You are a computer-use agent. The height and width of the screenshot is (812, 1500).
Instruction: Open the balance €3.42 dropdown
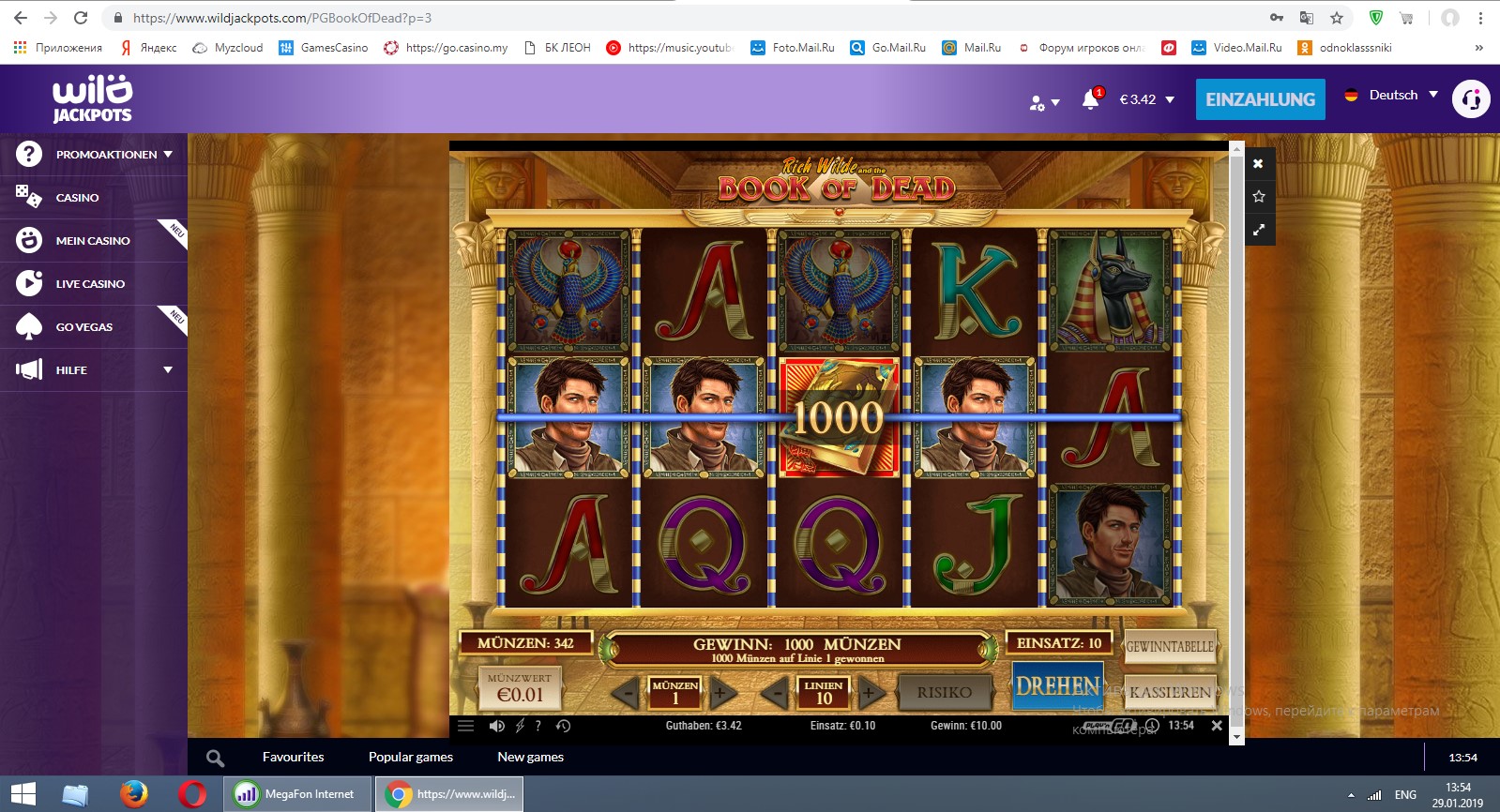tap(1144, 98)
